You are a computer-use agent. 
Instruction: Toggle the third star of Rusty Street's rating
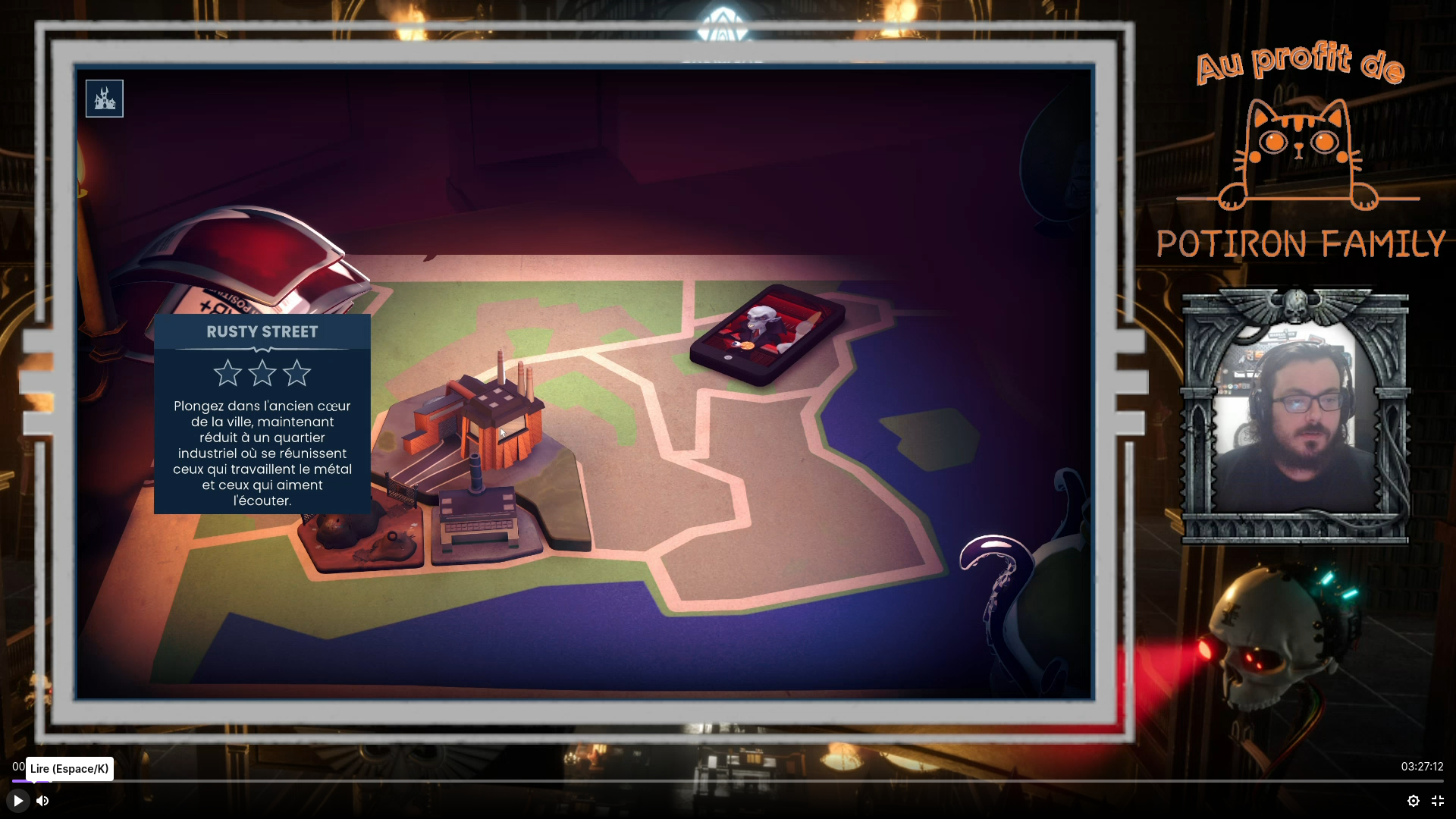coord(297,372)
